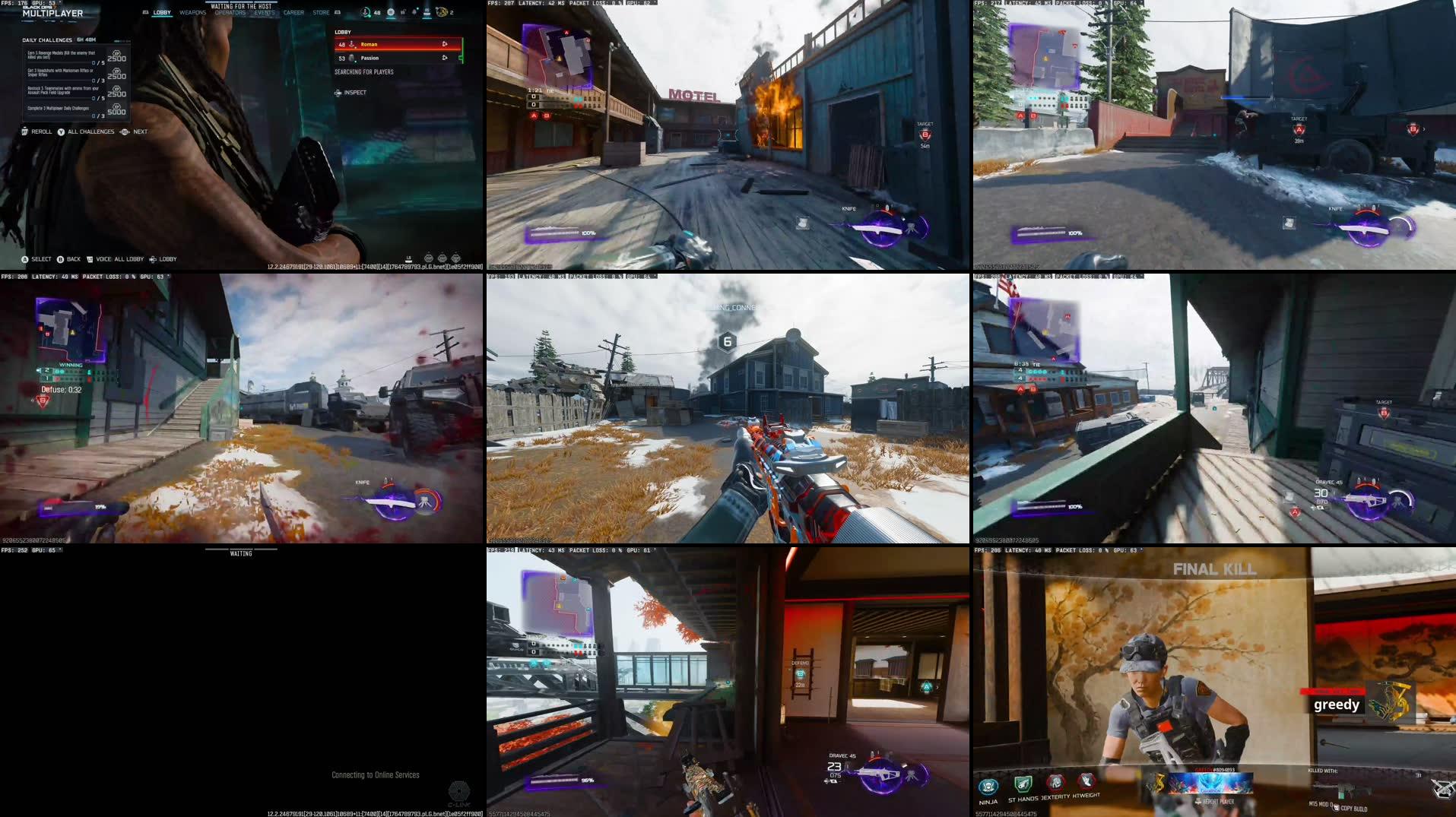This screenshot has width=1456, height=817.
Task: Toggle Voice All Lobby option
Action: point(114,259)
